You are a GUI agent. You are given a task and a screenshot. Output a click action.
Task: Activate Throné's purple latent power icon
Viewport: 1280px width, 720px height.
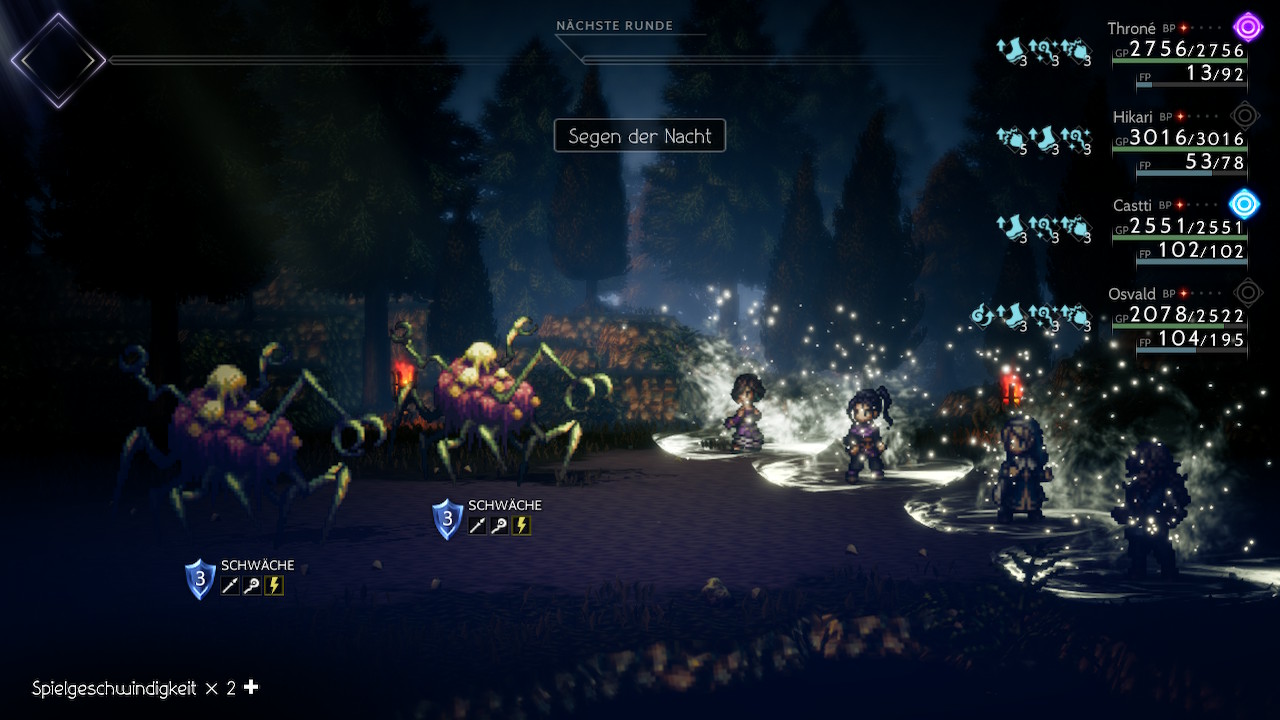click(1247, 26)
